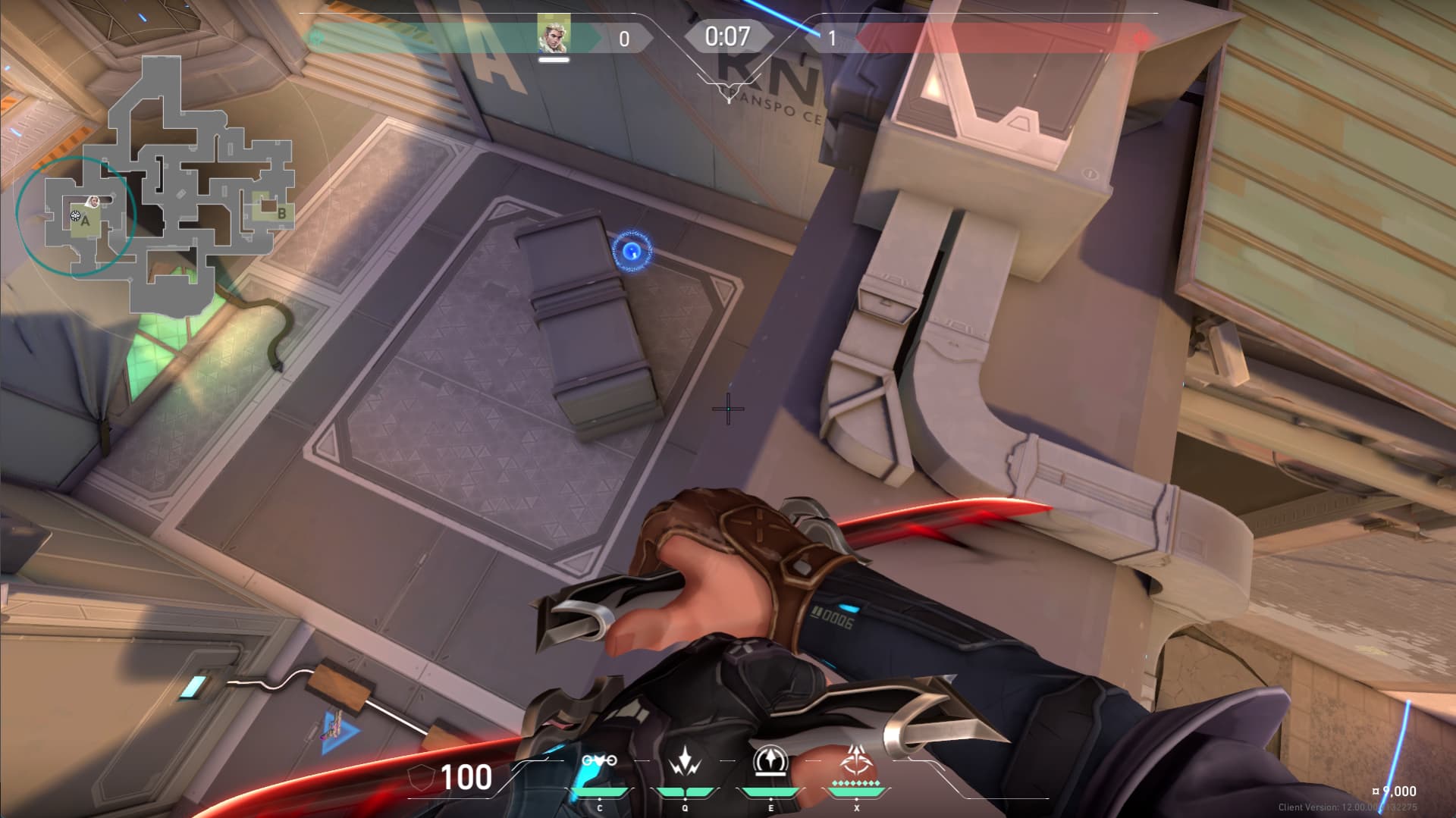The height and width of the screenshot is (818, 1456).
Task: Select the A site marker on minimap
Action: click(x=86, y=221)
